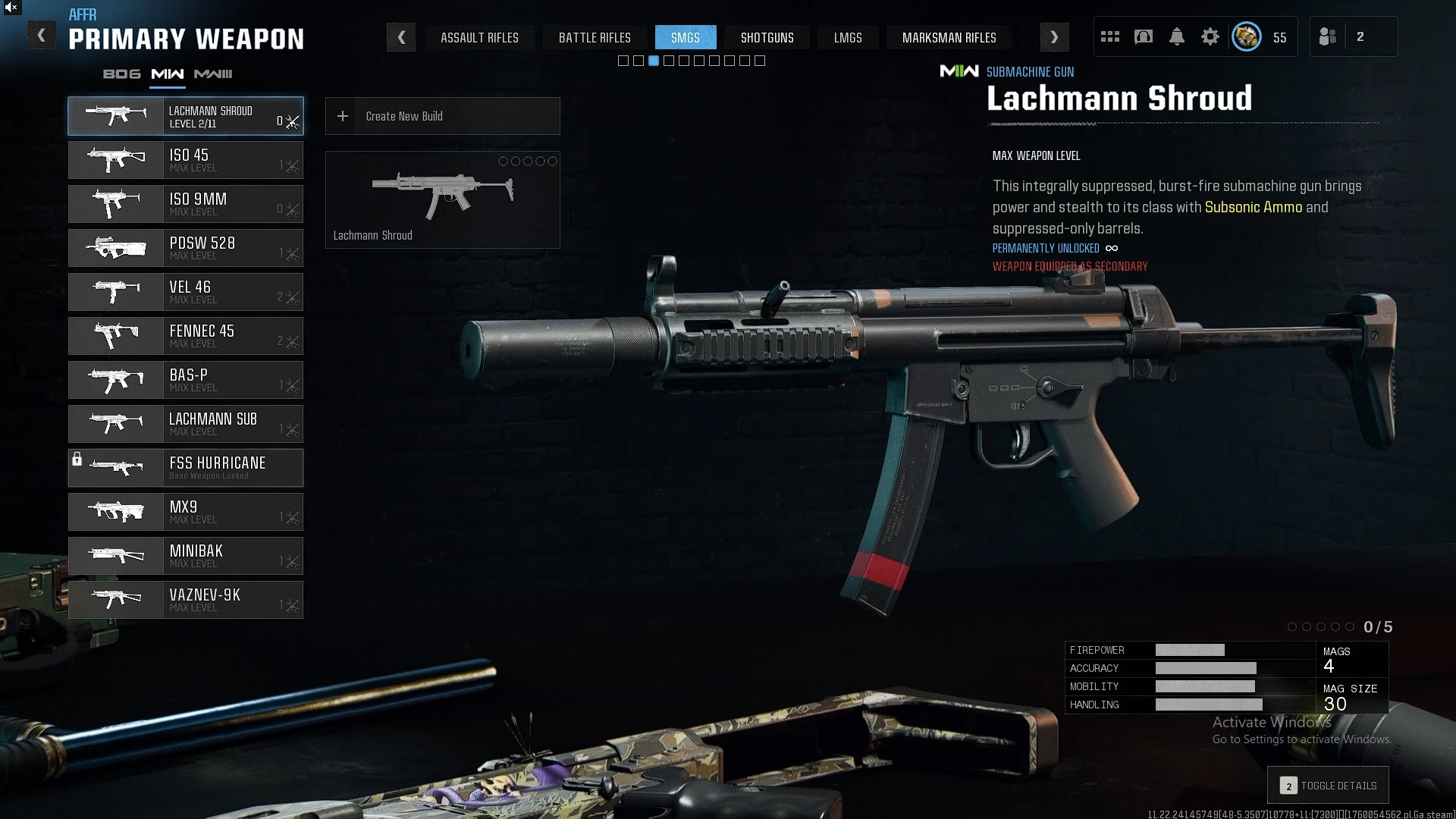Switch to Marksman Rifles tab
1456x819 pixels.
click(949, 37)
